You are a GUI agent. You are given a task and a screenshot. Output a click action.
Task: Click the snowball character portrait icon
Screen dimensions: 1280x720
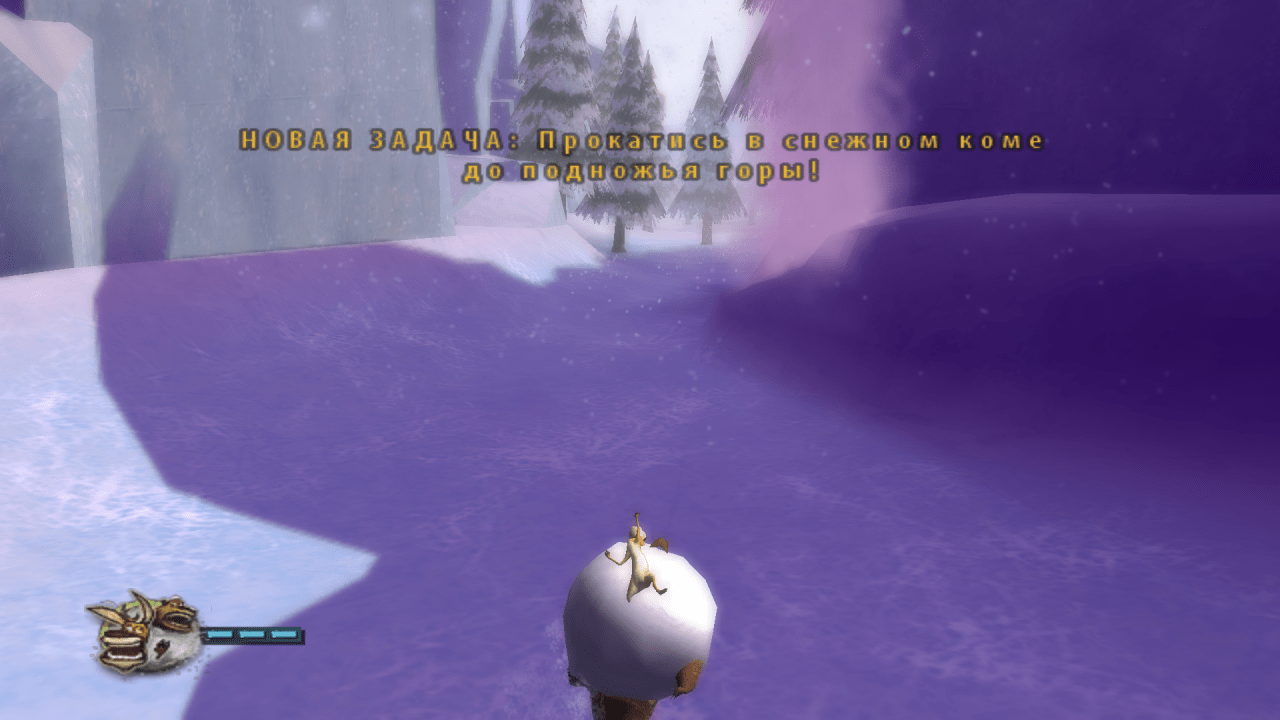(x=145, y=631)
